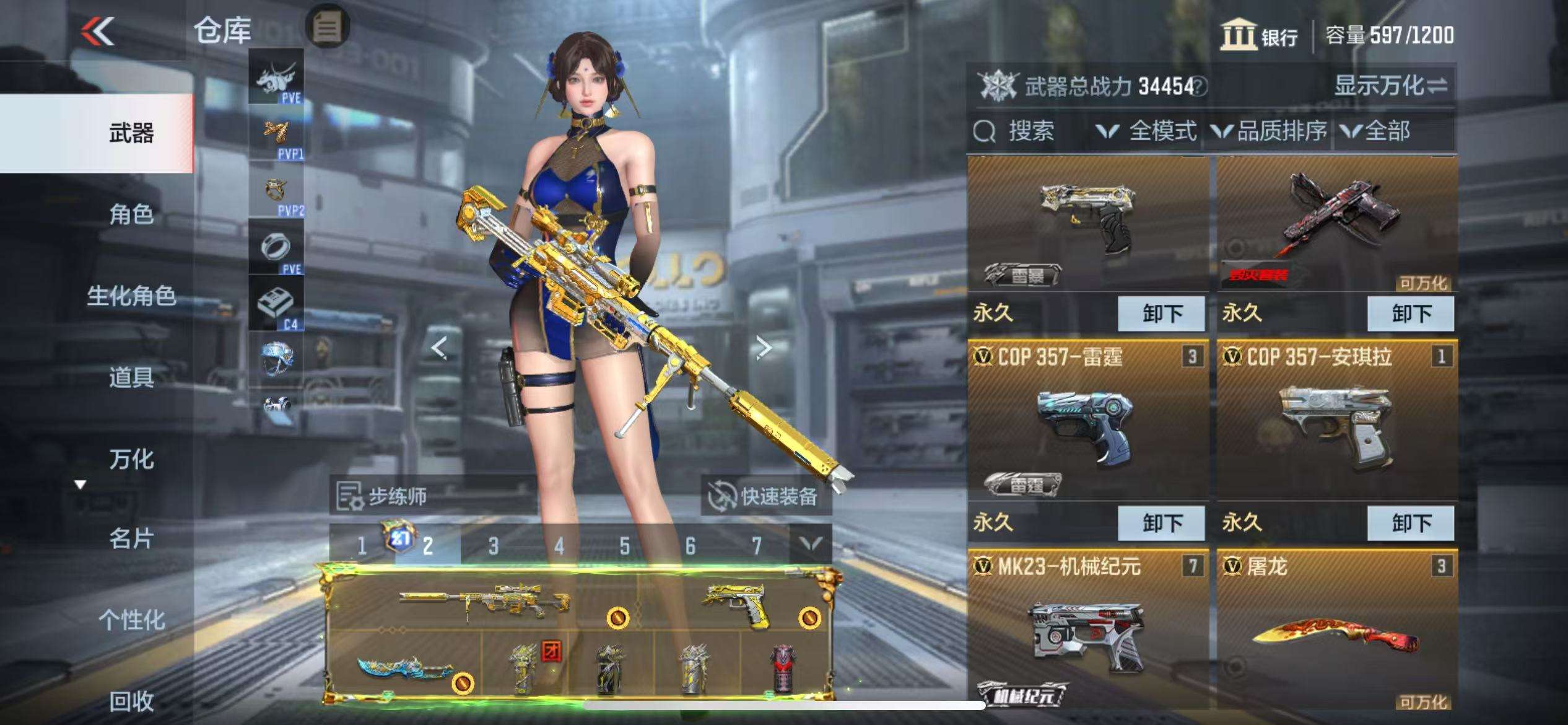
Task: Activate 快速装备 quick equip
Action: coord(766,496)
